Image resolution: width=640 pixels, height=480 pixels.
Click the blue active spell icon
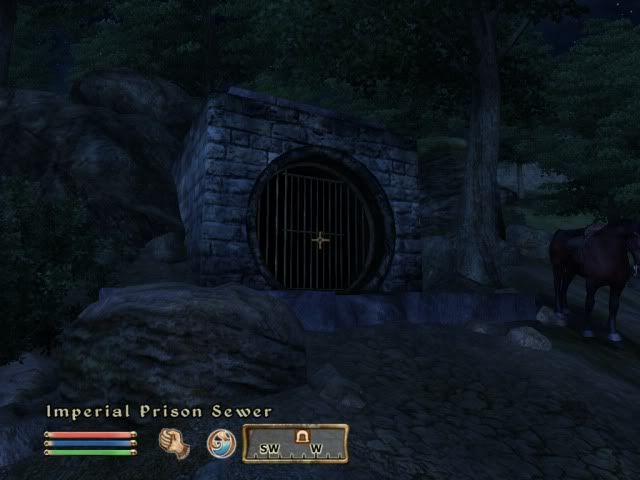click(x=221, y=443)
